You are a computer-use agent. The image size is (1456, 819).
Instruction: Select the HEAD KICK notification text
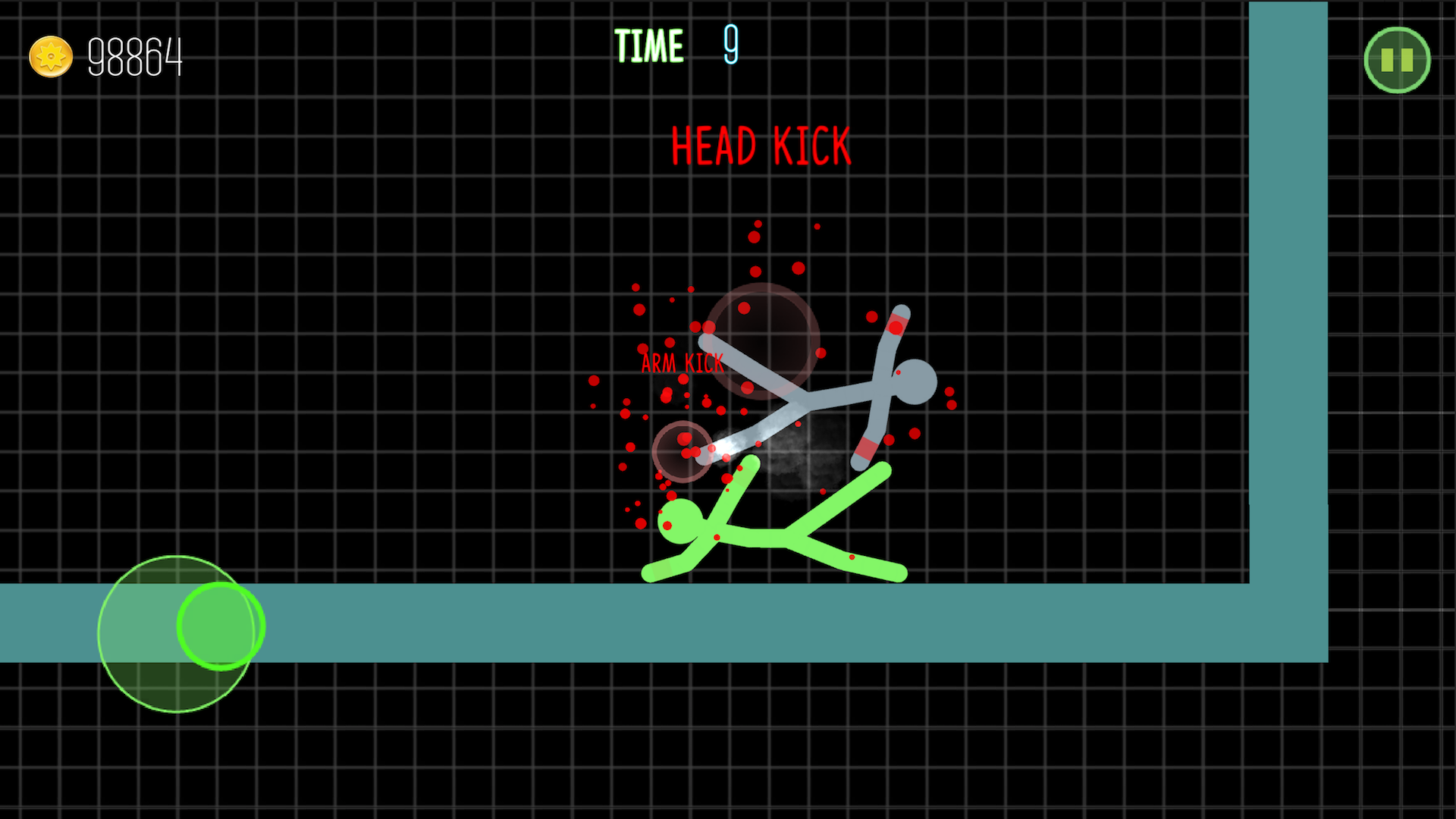761,146
